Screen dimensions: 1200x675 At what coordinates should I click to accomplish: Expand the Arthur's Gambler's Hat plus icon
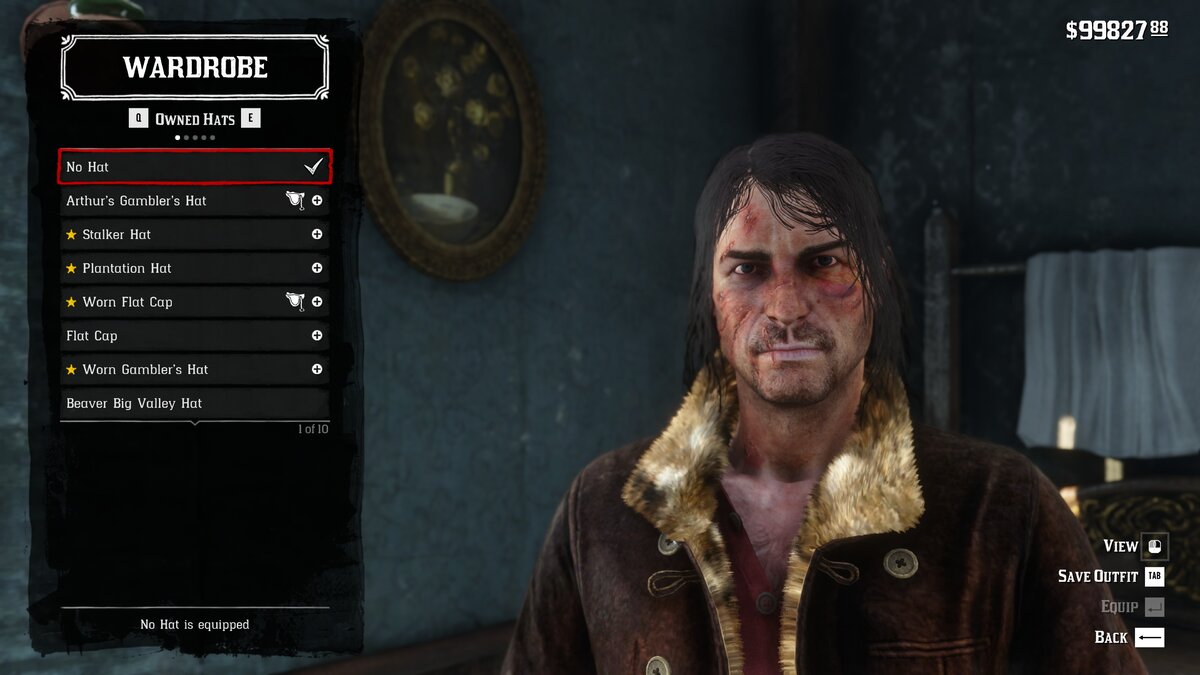(317, 201)
